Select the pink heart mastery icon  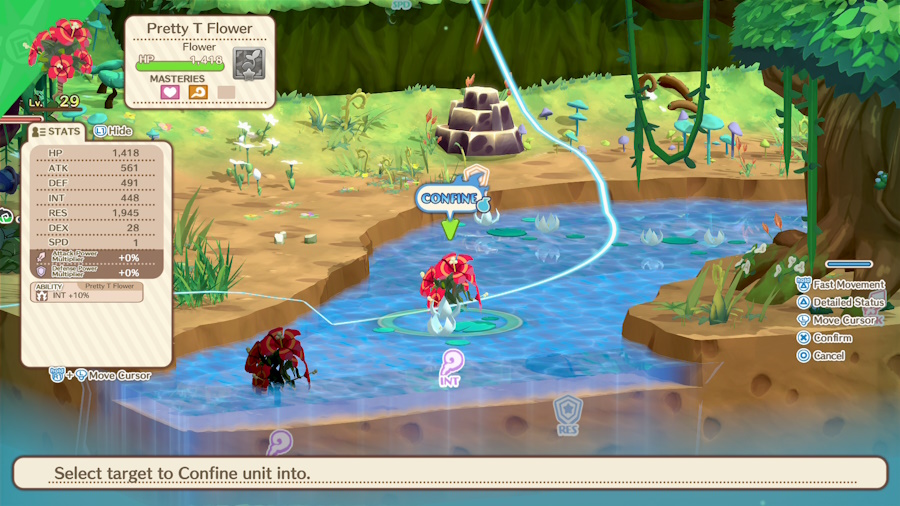169,92
